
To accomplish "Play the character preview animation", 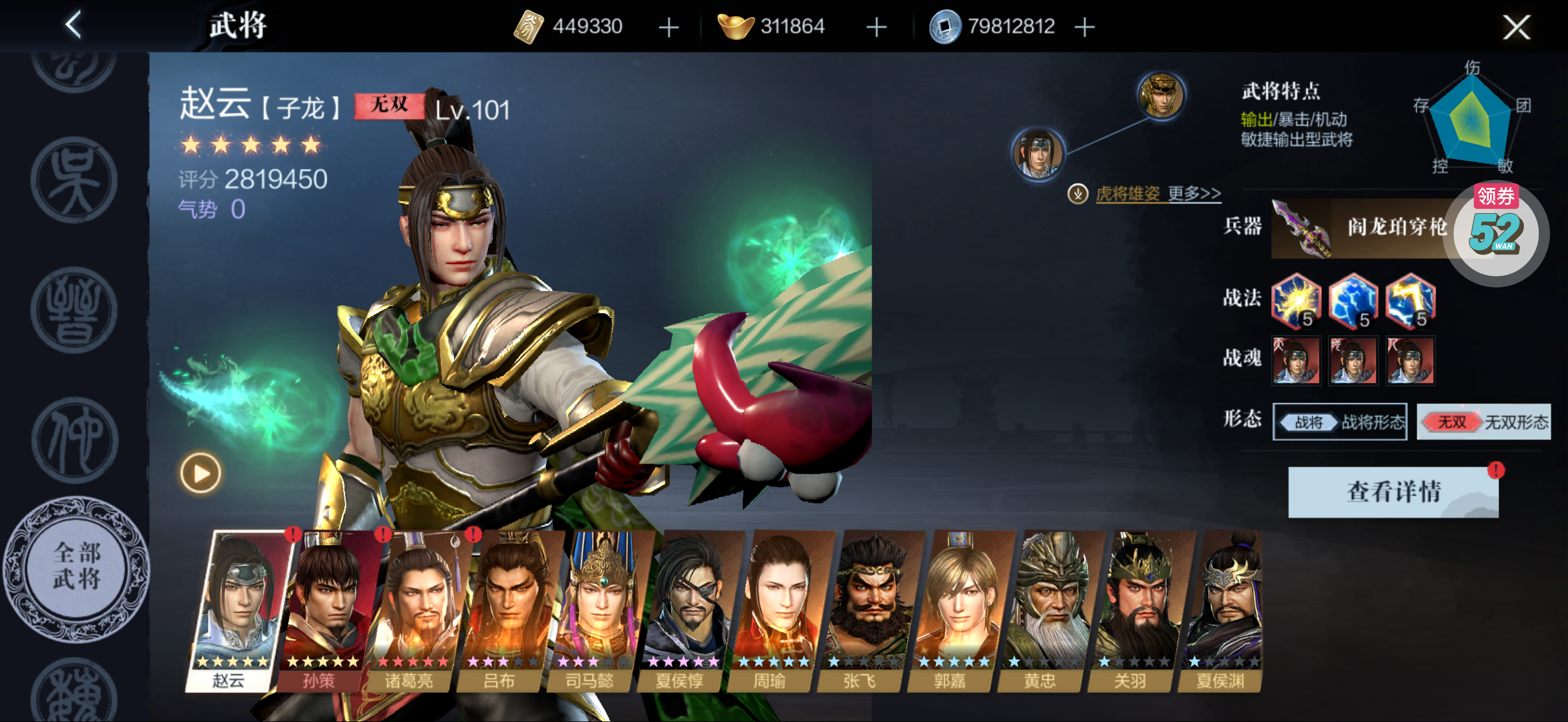I will point(200,473).
